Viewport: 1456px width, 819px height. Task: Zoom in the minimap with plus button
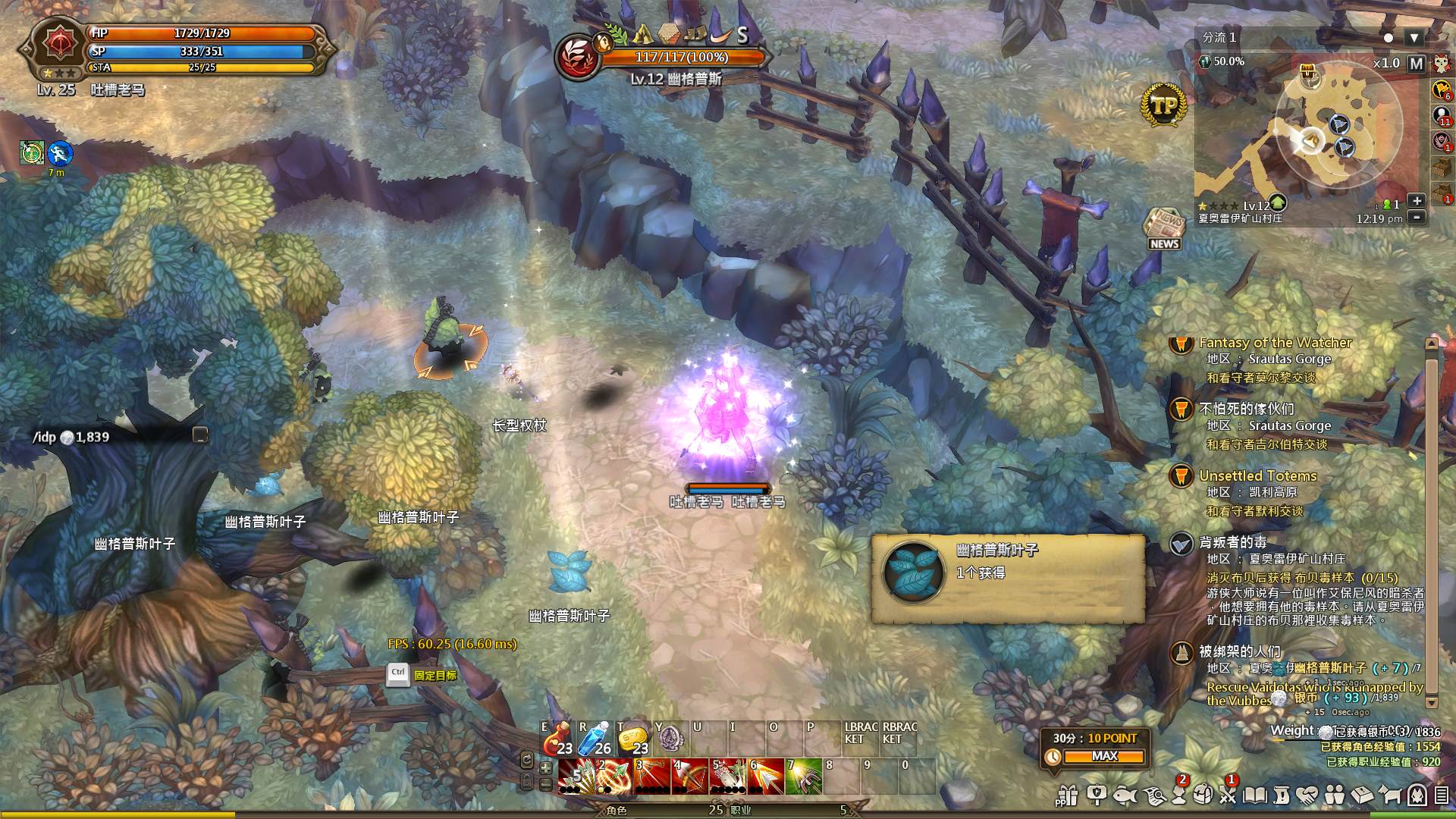[x=1416, y=201]
